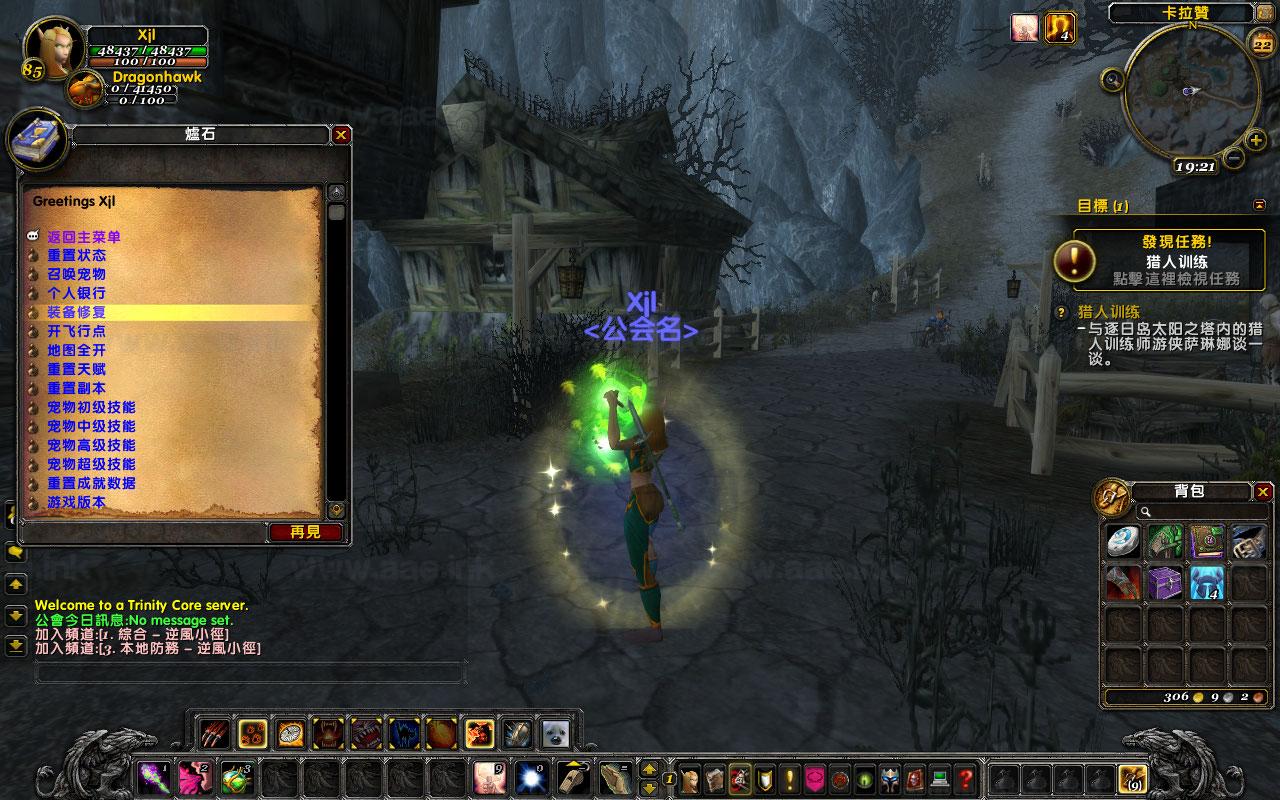Image resolution: width=1280 pixels, height=800 pixels.
Task: Zoom out on the minimap
Action: pos(1233,158)
